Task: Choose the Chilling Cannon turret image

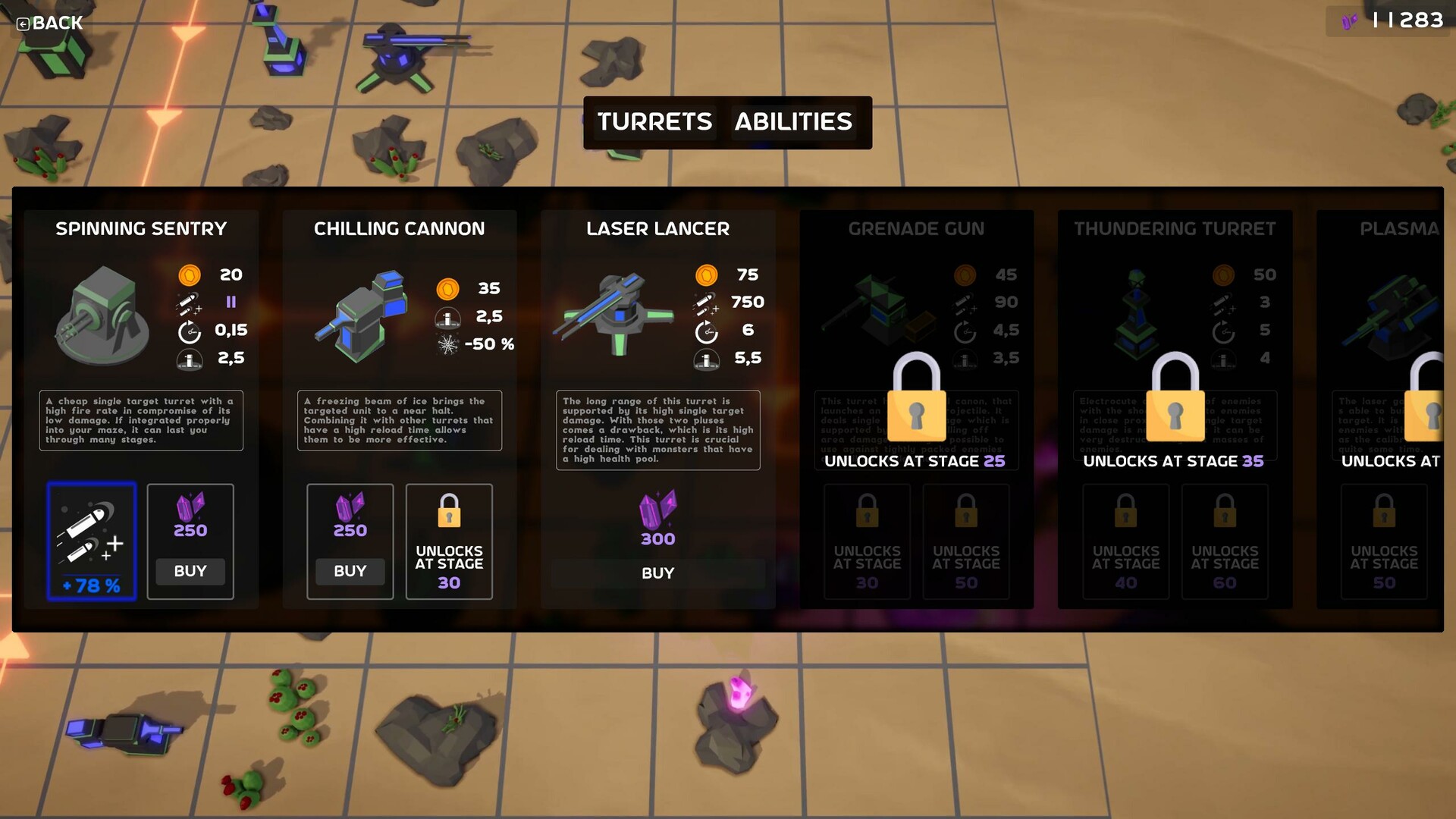Action: pyautogui.click(x=362, y=315)
